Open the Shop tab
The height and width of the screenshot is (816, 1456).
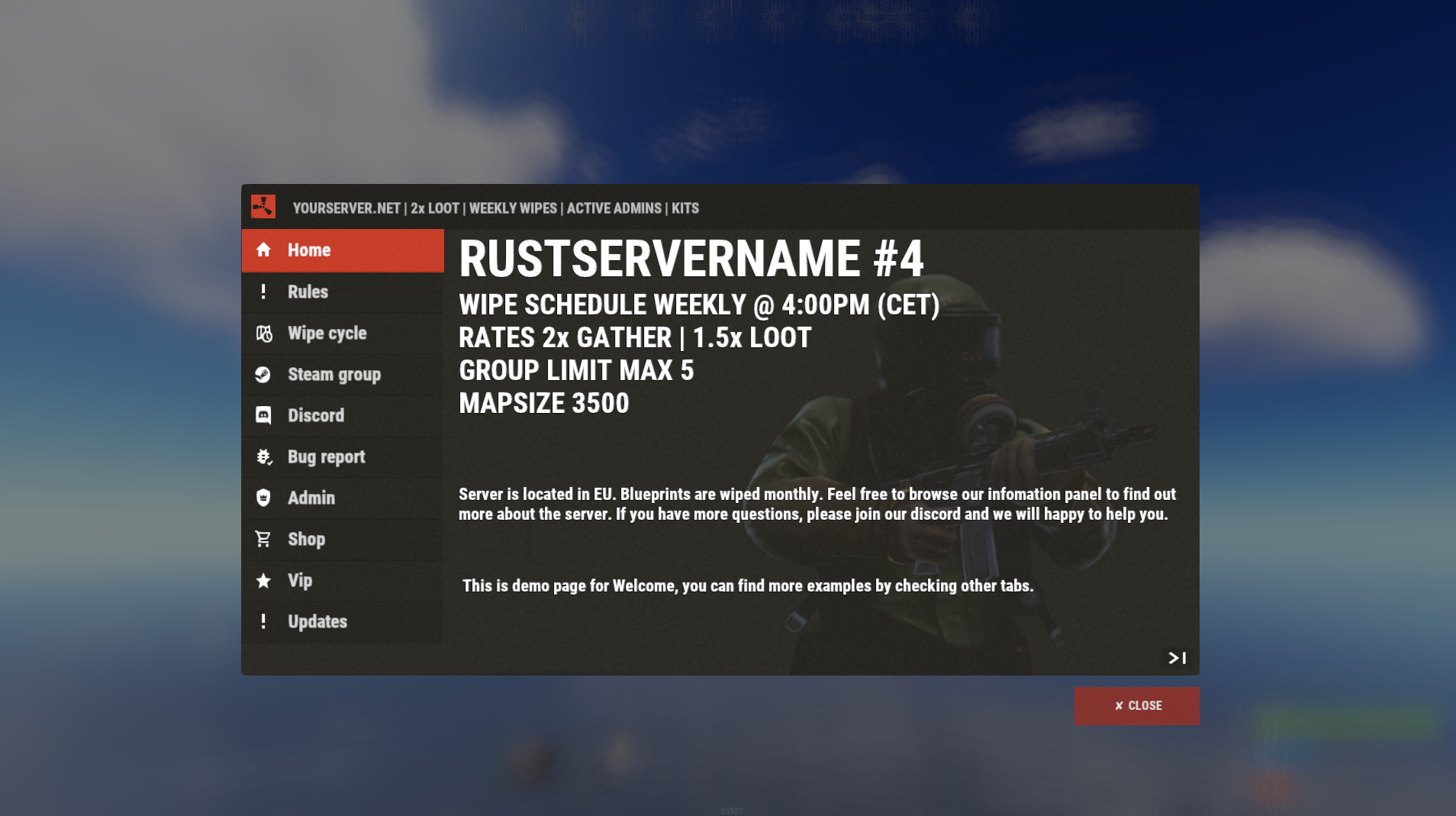342,540
